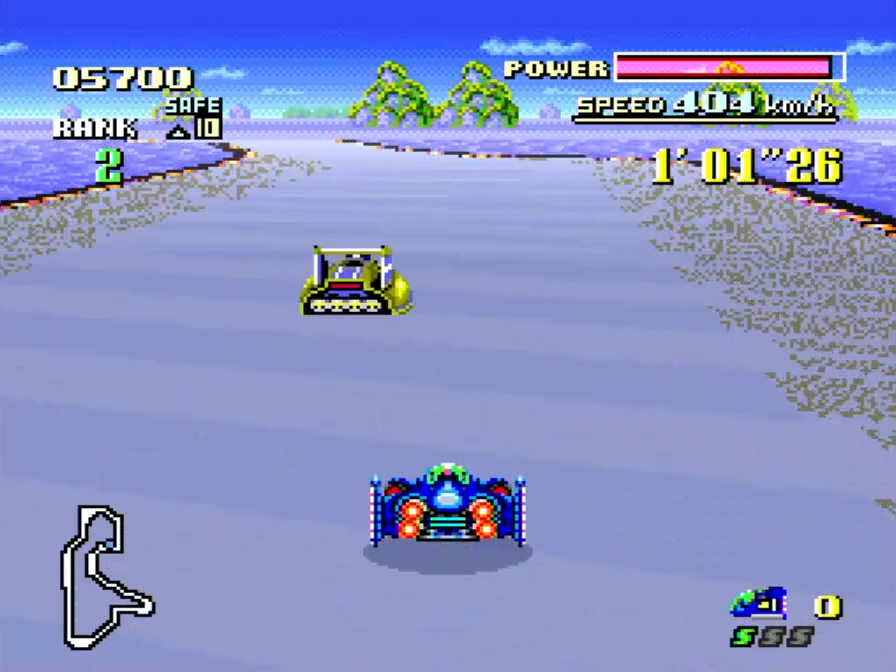This screenshot has width=896, height=672.
Task: Select the spare machines car icon
Action: (x=758, y=603)
